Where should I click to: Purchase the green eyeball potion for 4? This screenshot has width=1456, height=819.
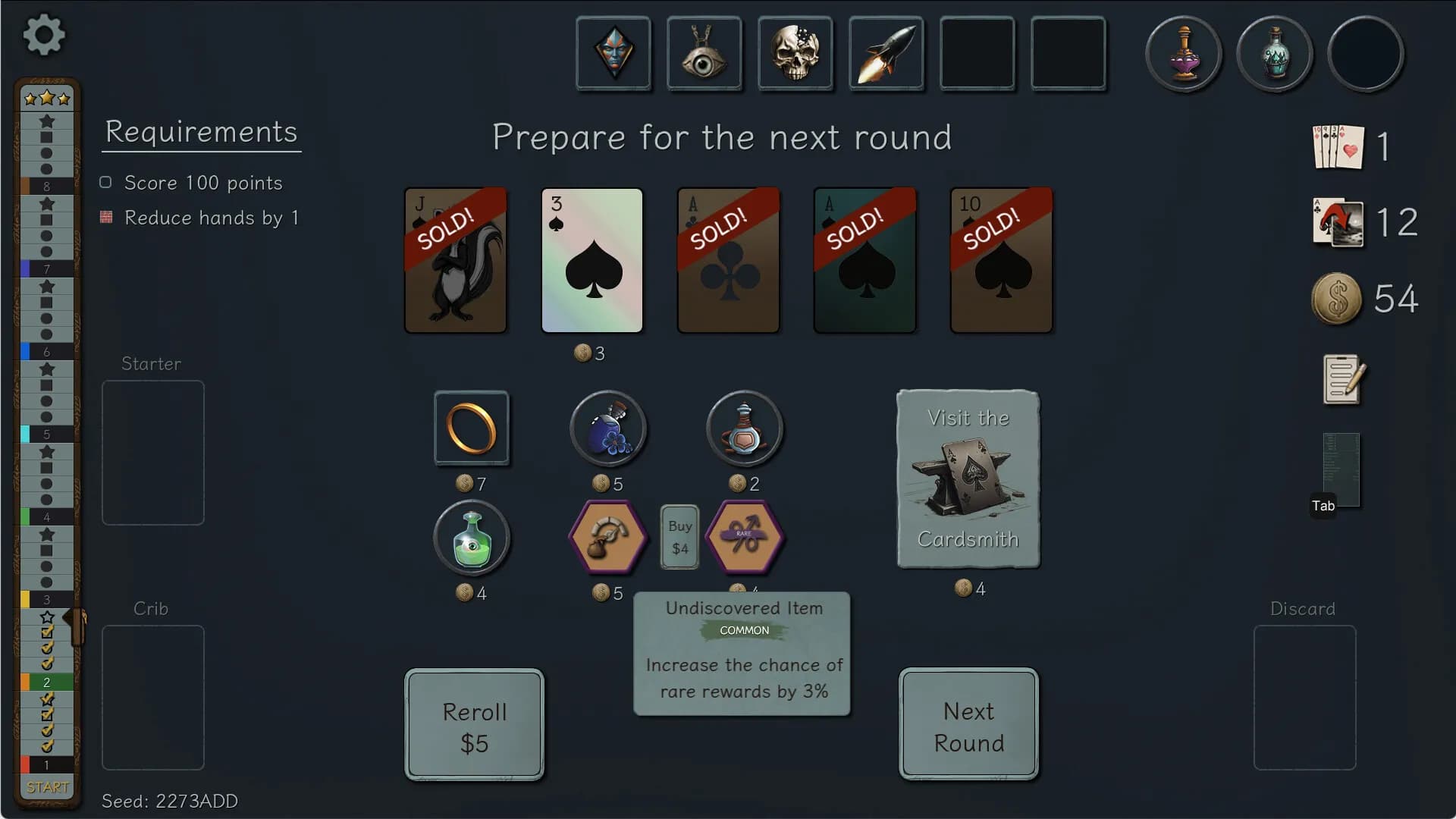(x=472, y=538)
